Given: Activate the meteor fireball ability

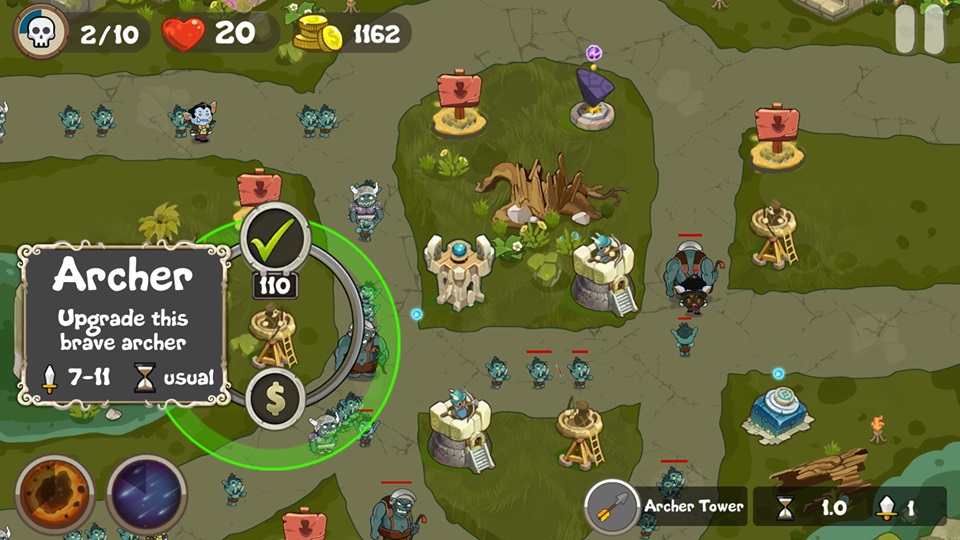Looking at the screenshot, I should 54,494.
